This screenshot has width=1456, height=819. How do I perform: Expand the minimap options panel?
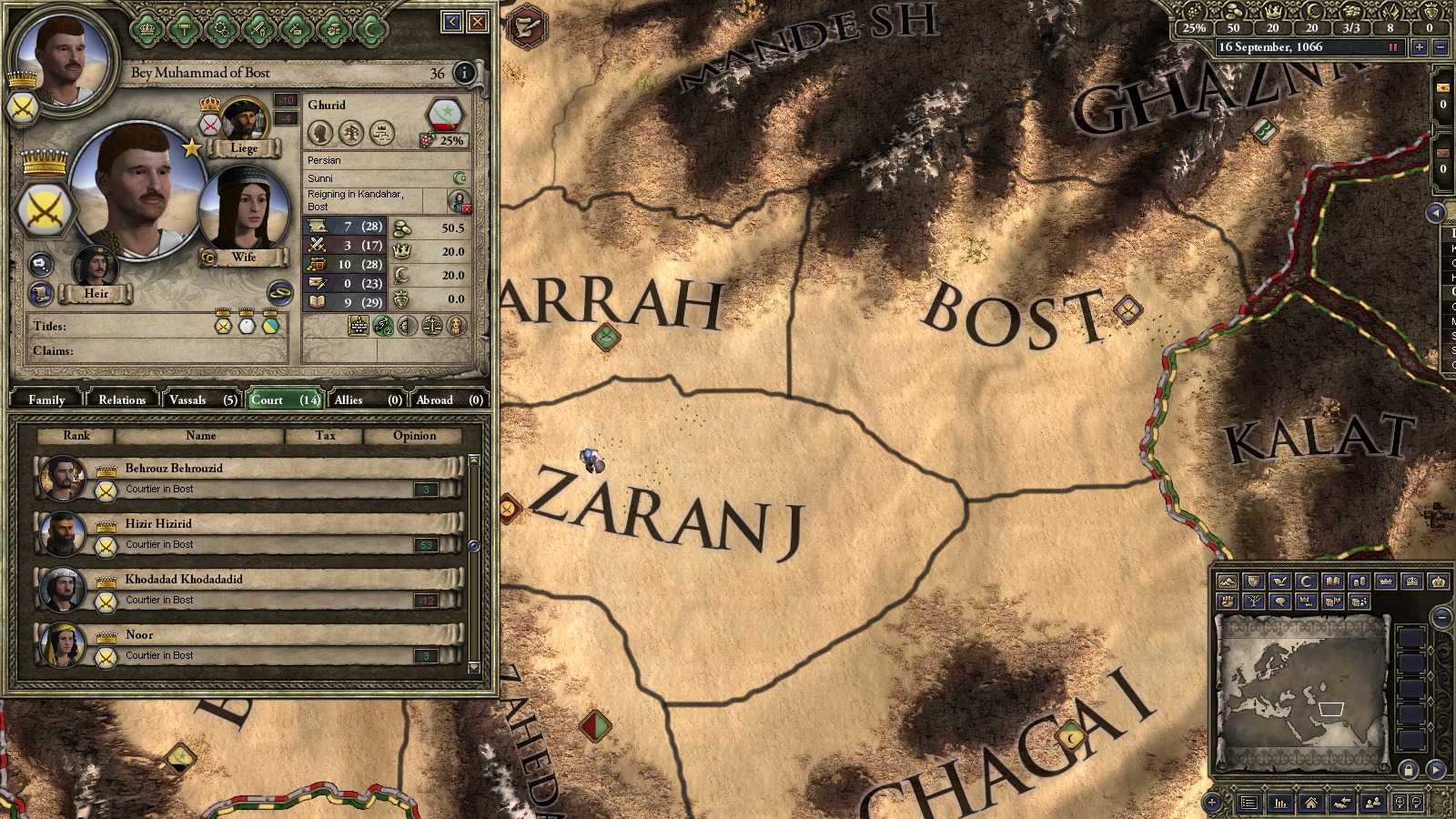click(1211, 803)
